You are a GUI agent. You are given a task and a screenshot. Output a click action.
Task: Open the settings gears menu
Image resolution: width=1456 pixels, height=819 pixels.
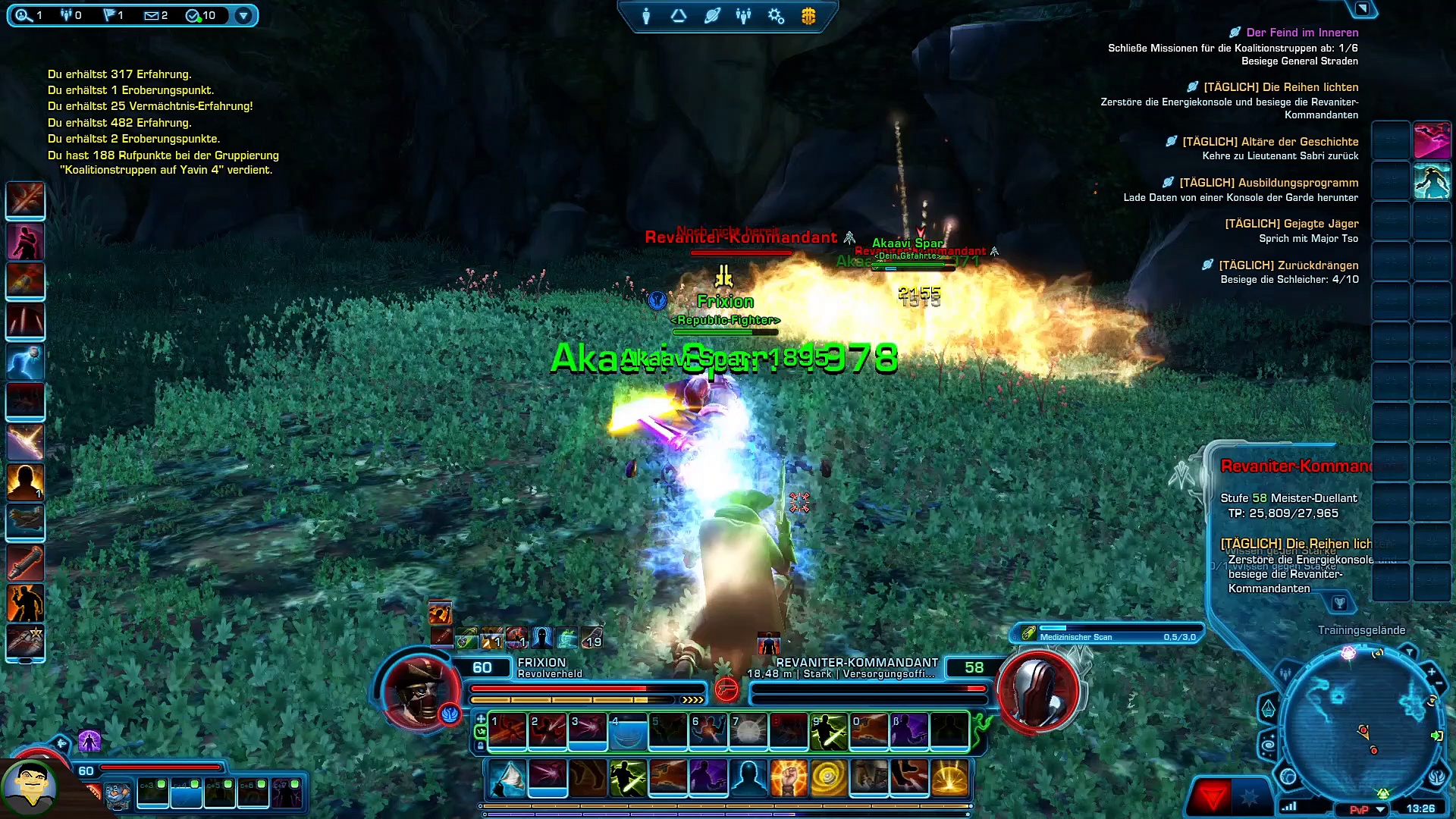[x=776, y=16]
